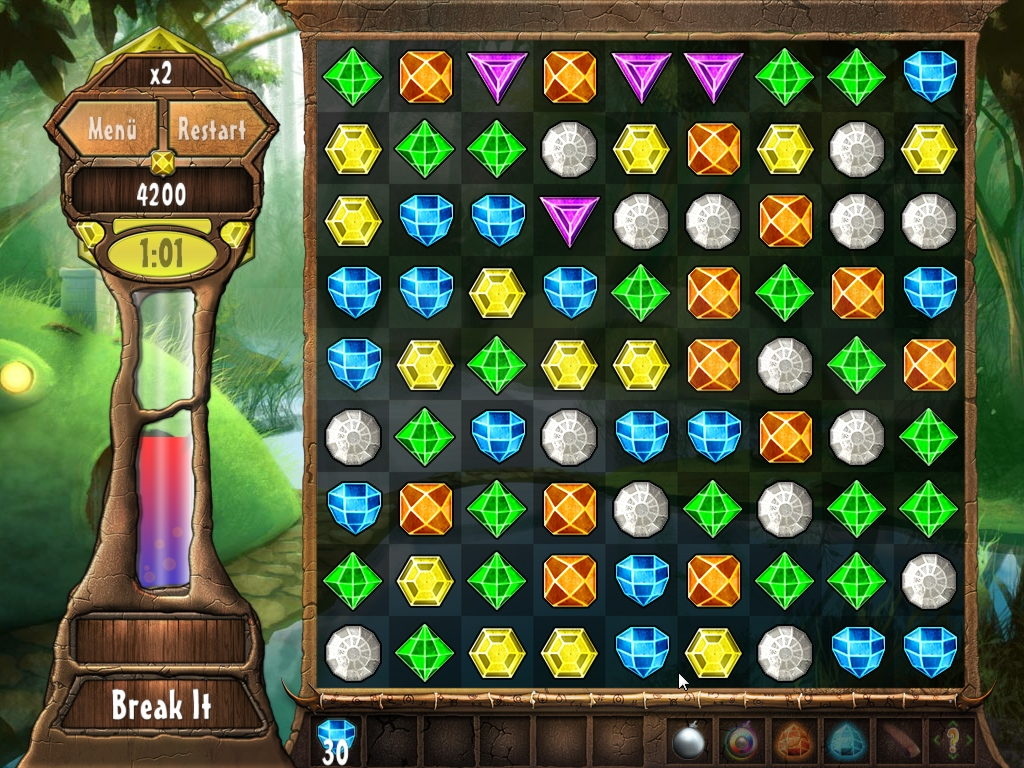Activate the bomb power-up

tap(690, 742)
